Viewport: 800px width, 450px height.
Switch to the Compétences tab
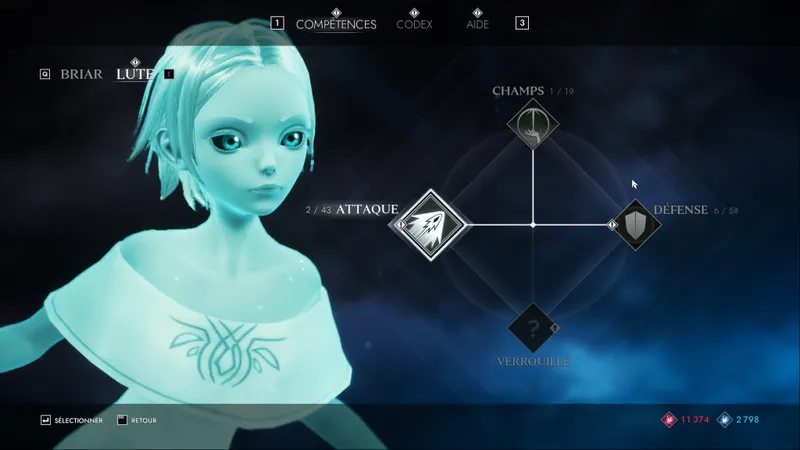click(336, 24)
